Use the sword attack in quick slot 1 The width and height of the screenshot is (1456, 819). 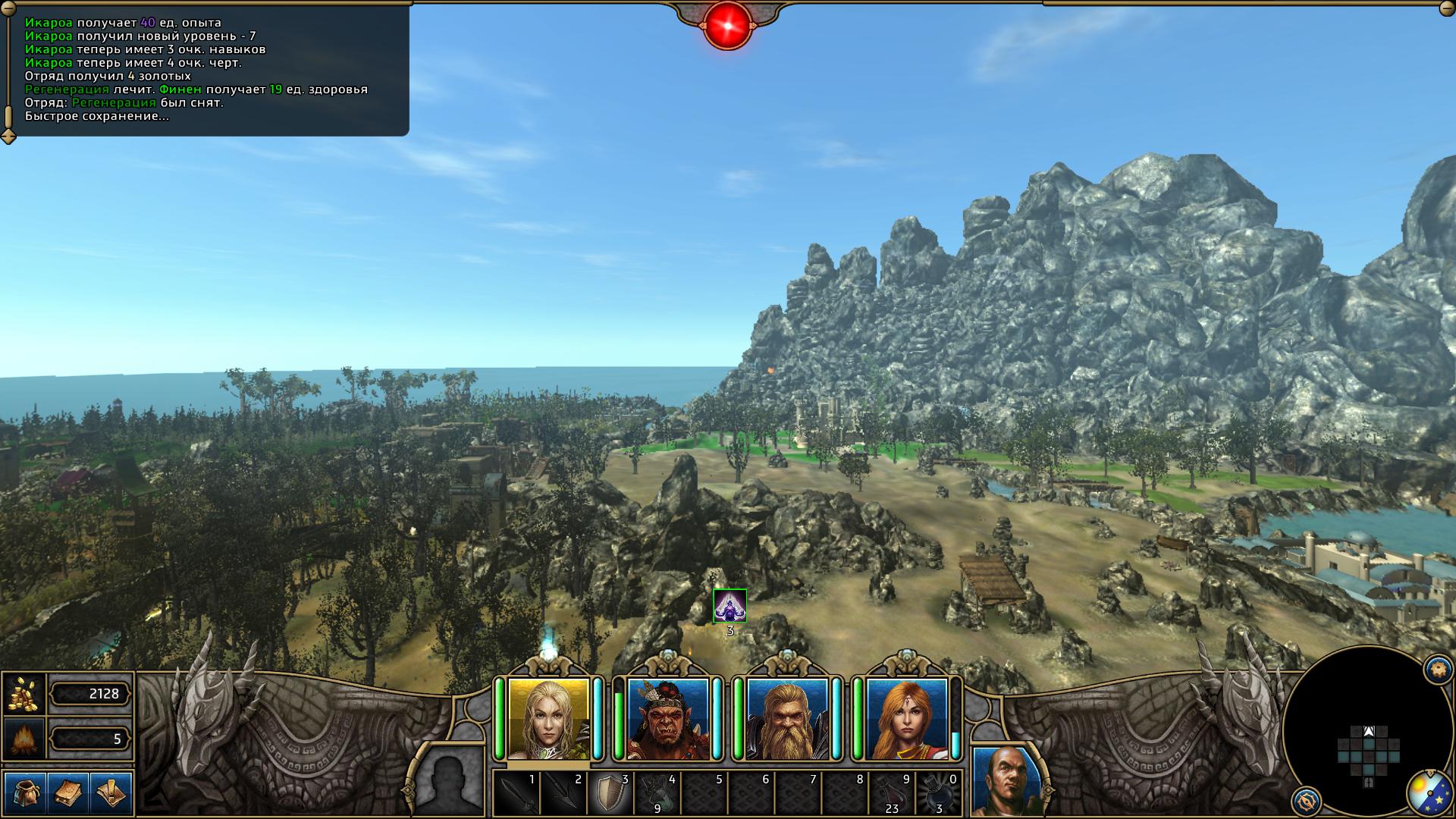[x=517, y=793]
